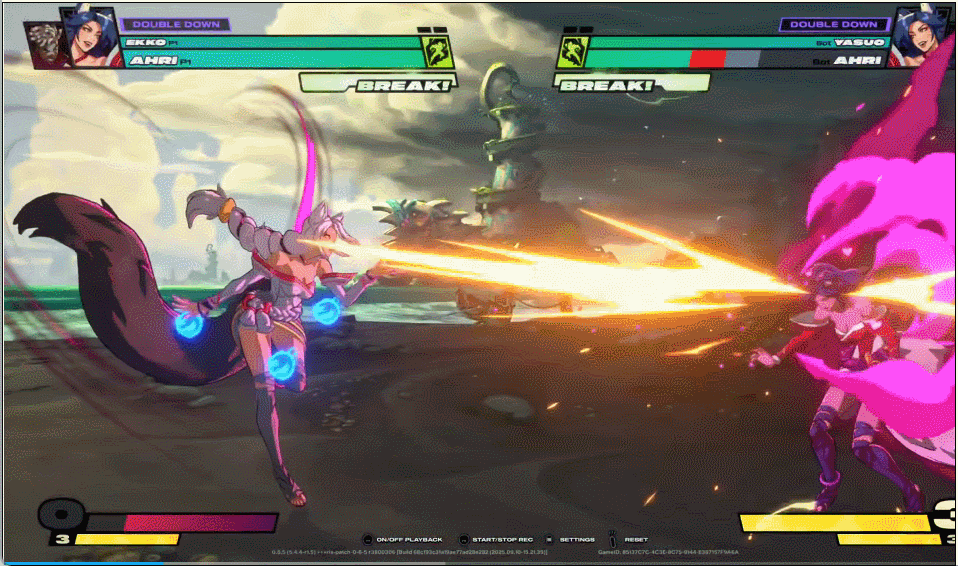The width and height of the screenshot is (958, 566).
Task: Click player one's Ahri portrait
Action: pos(85,35)
